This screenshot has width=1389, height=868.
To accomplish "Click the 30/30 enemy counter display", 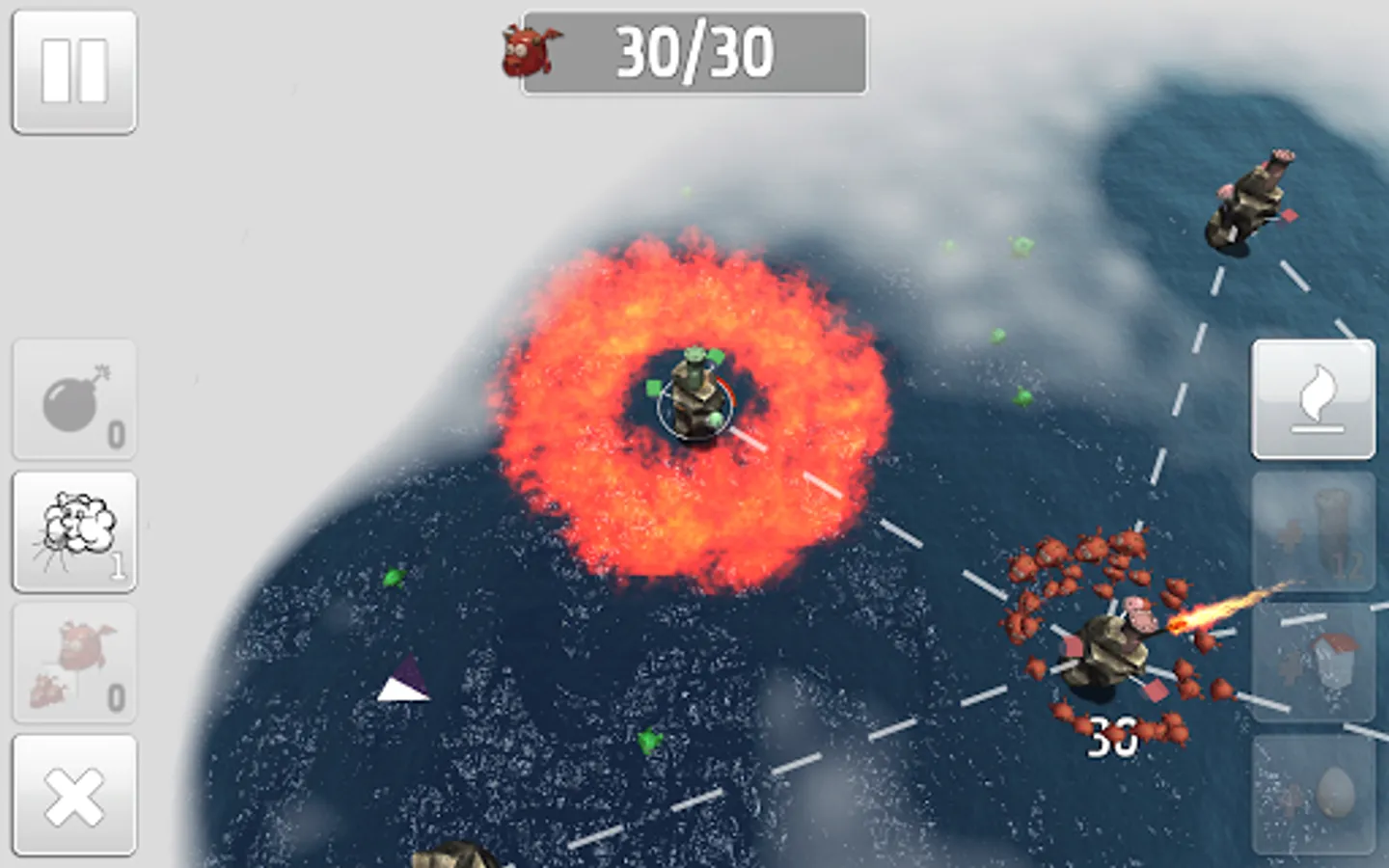I will 692,54.
